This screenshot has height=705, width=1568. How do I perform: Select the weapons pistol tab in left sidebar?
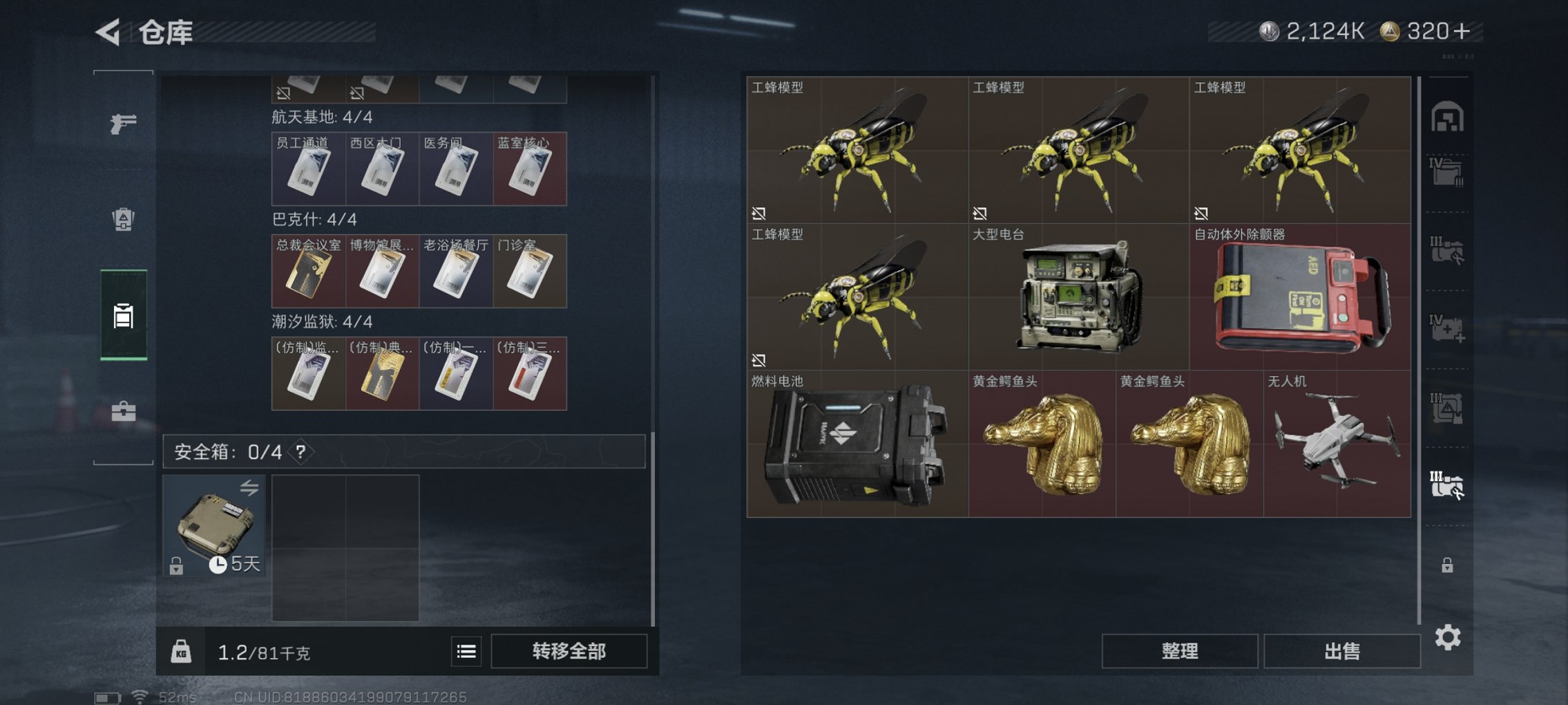tap(123, 125)
